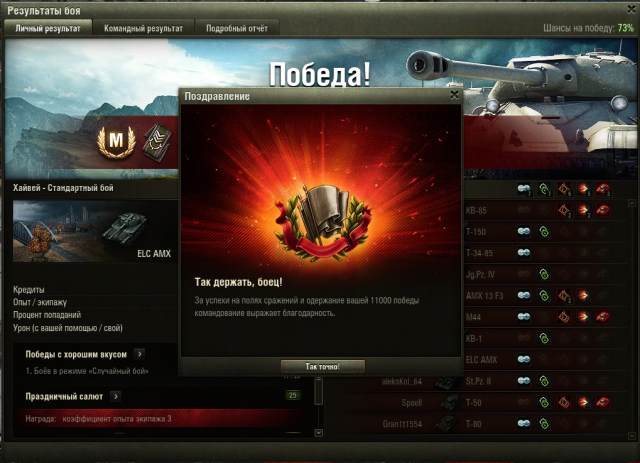This screenshot has width=640, height=463.
Task: Expand the Праздничный салют mission
Action: click(116, 397)
